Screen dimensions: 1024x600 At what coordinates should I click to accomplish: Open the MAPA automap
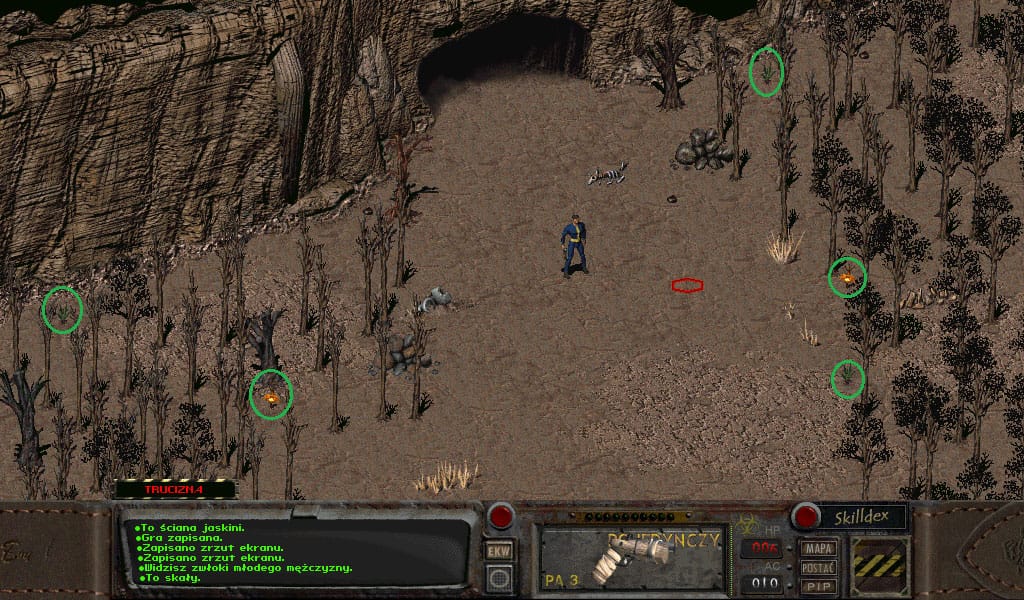pos(819,549)
